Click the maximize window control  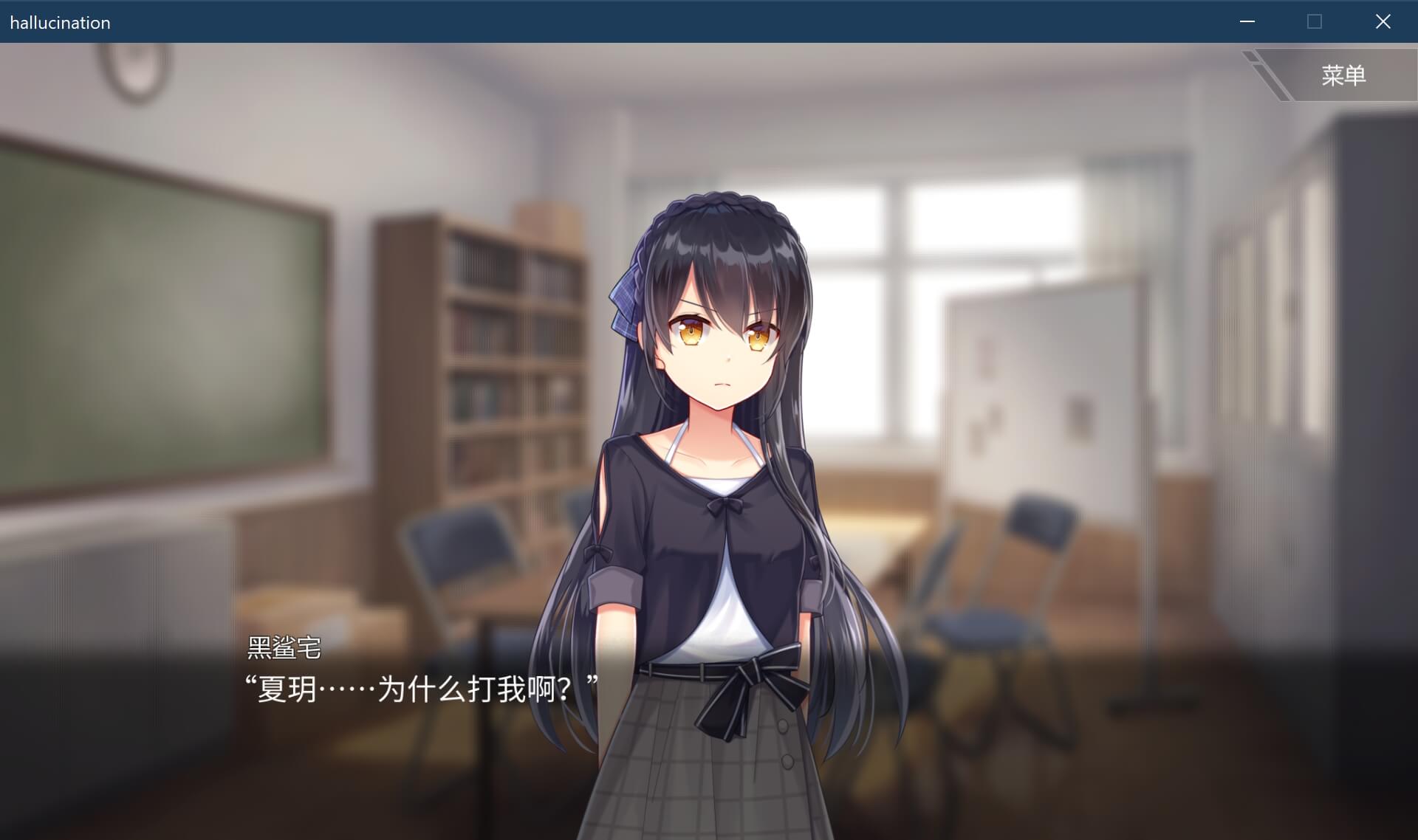(x=1315, y=22)
